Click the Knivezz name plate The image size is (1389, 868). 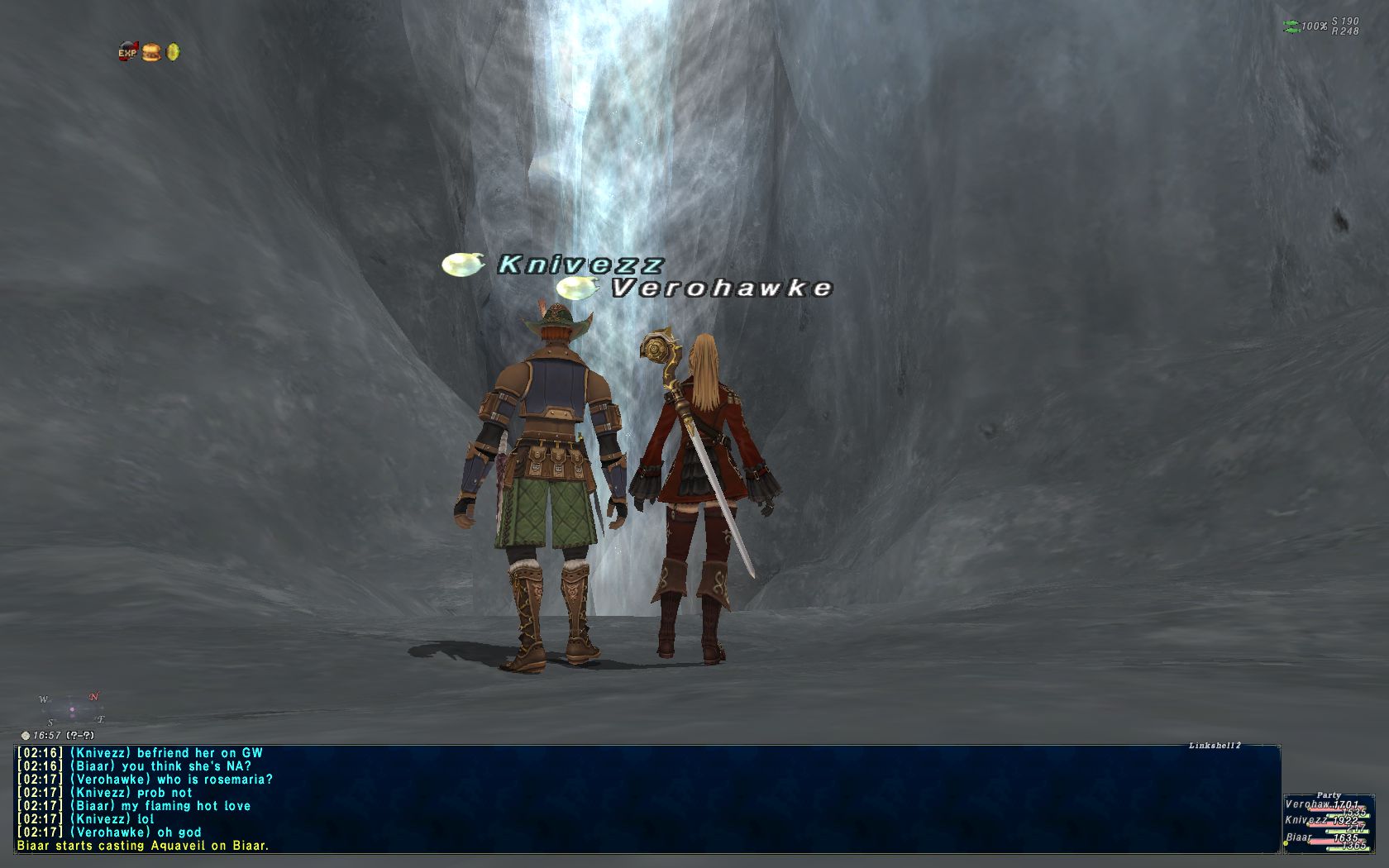coord(580,265)
